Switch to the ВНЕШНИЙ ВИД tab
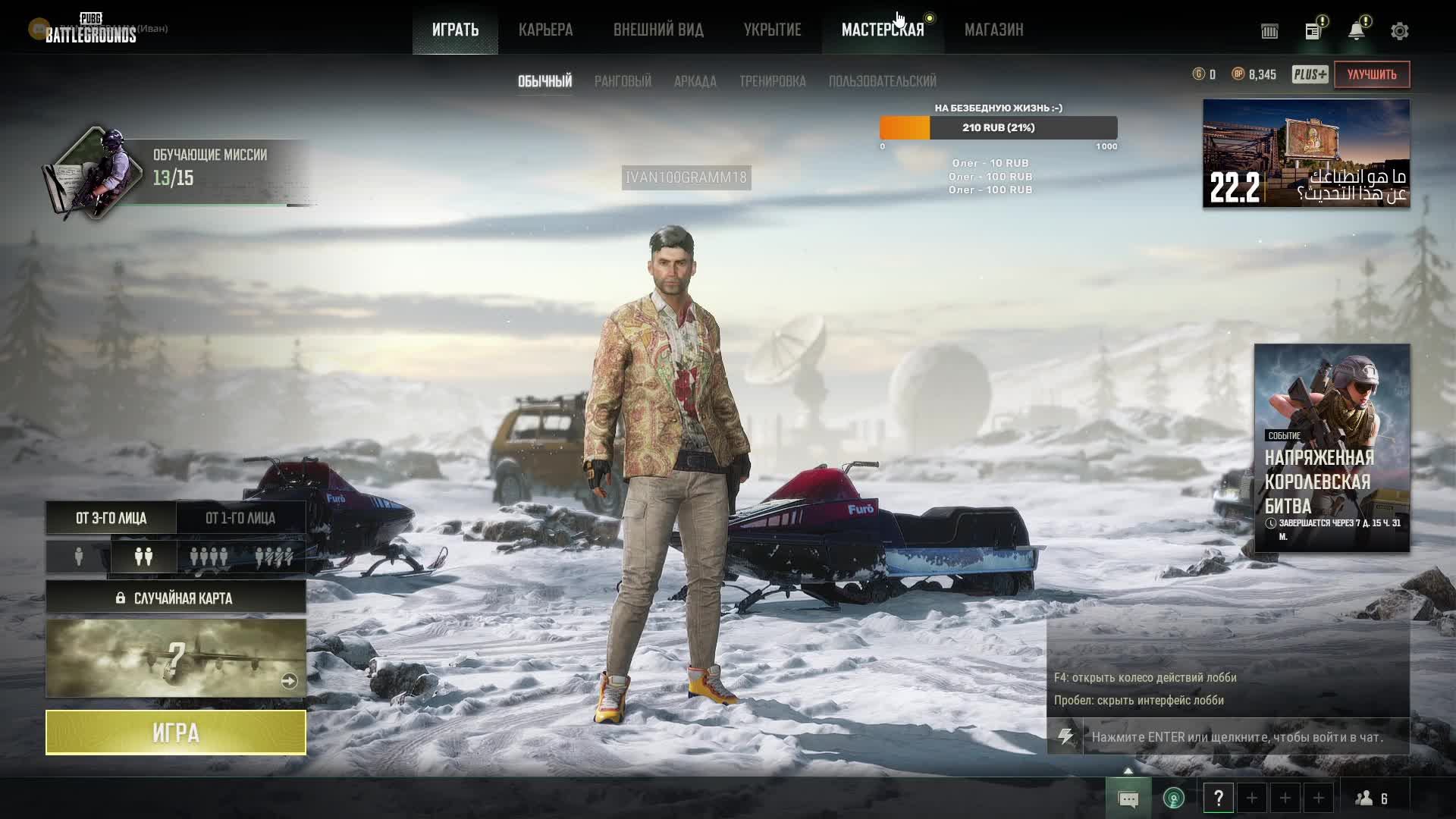 (658, 30)
